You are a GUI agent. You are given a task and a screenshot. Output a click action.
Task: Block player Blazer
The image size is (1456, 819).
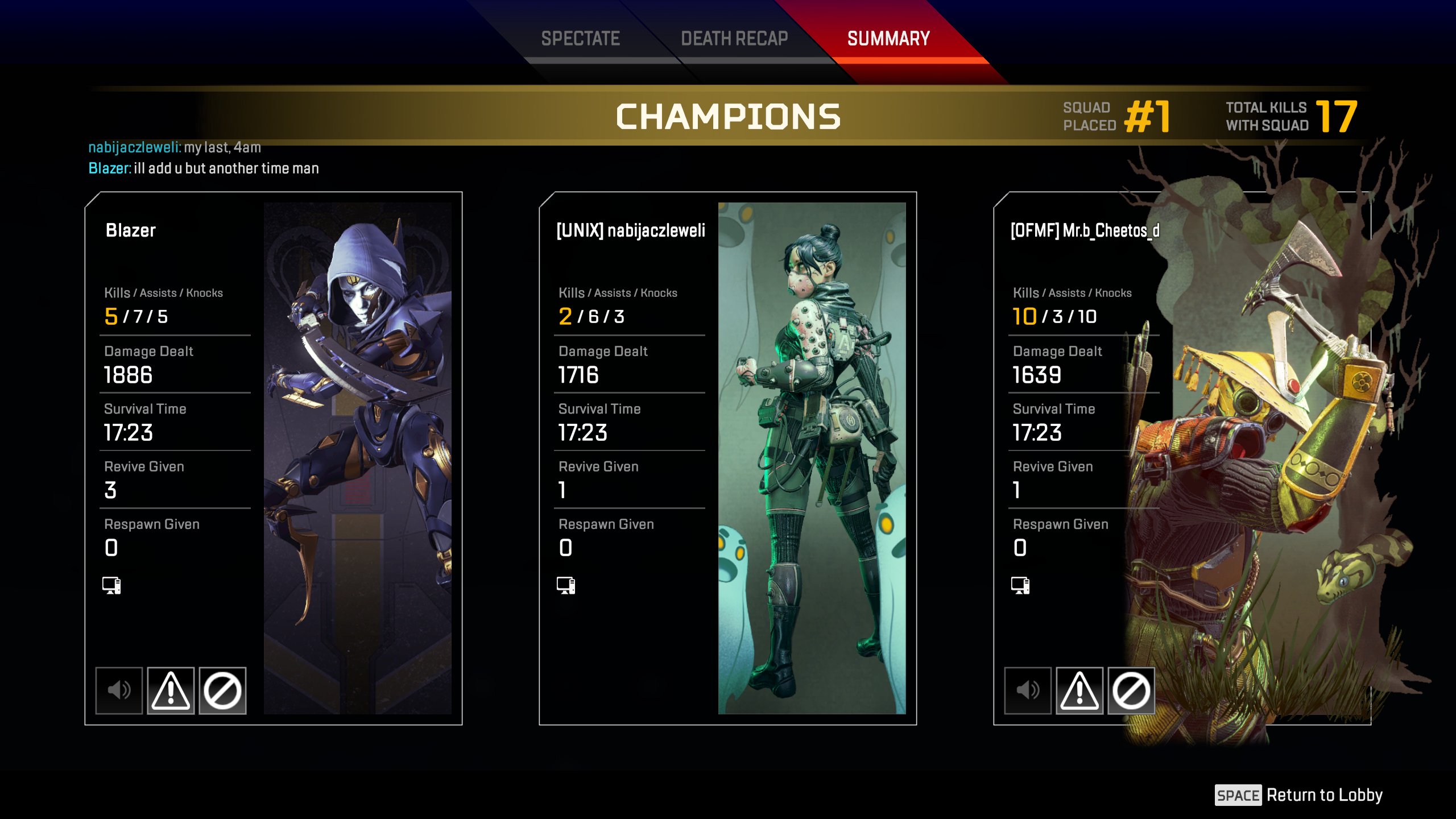tap(222, 690)
